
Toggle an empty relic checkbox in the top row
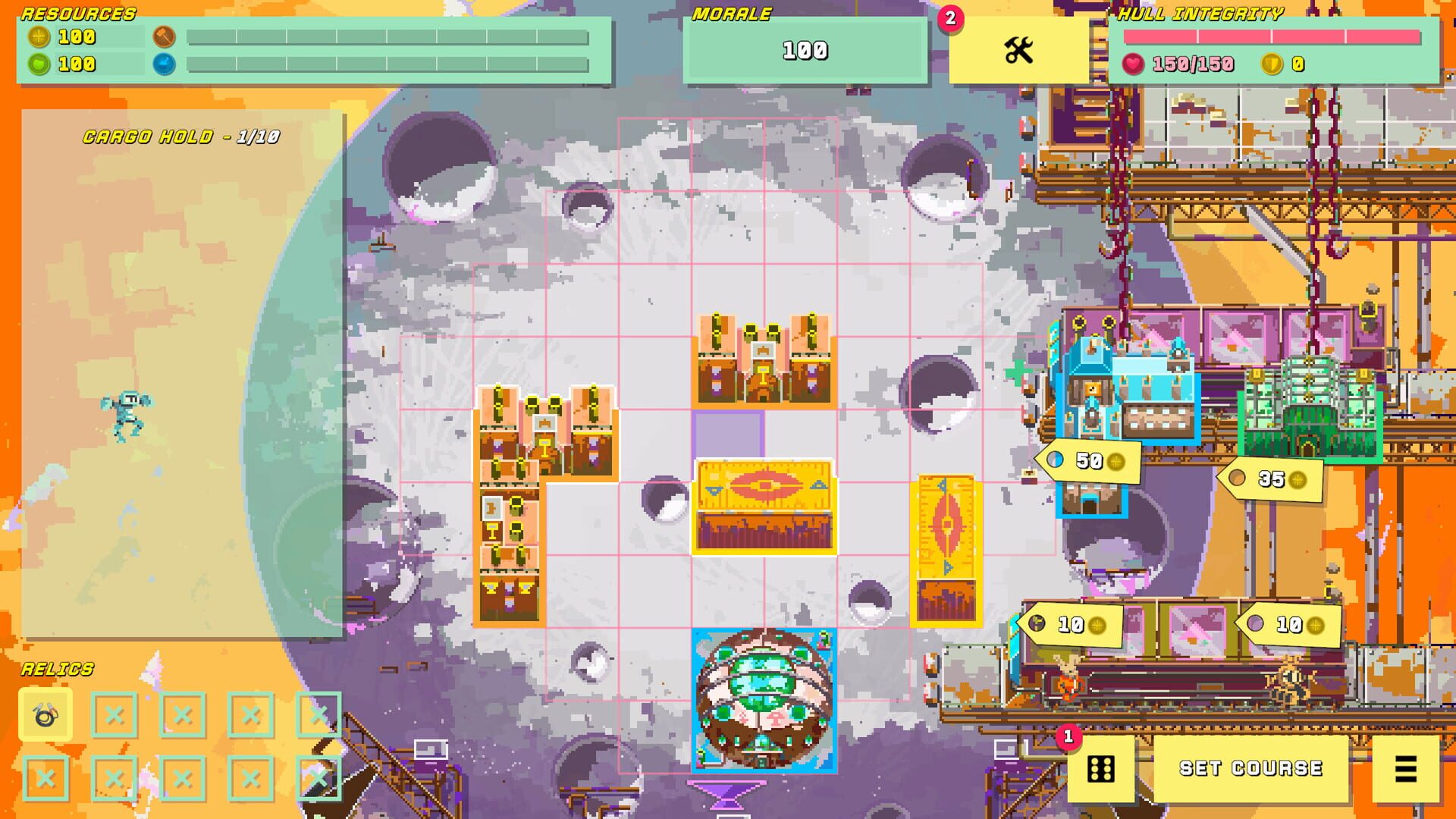[181, 715]
